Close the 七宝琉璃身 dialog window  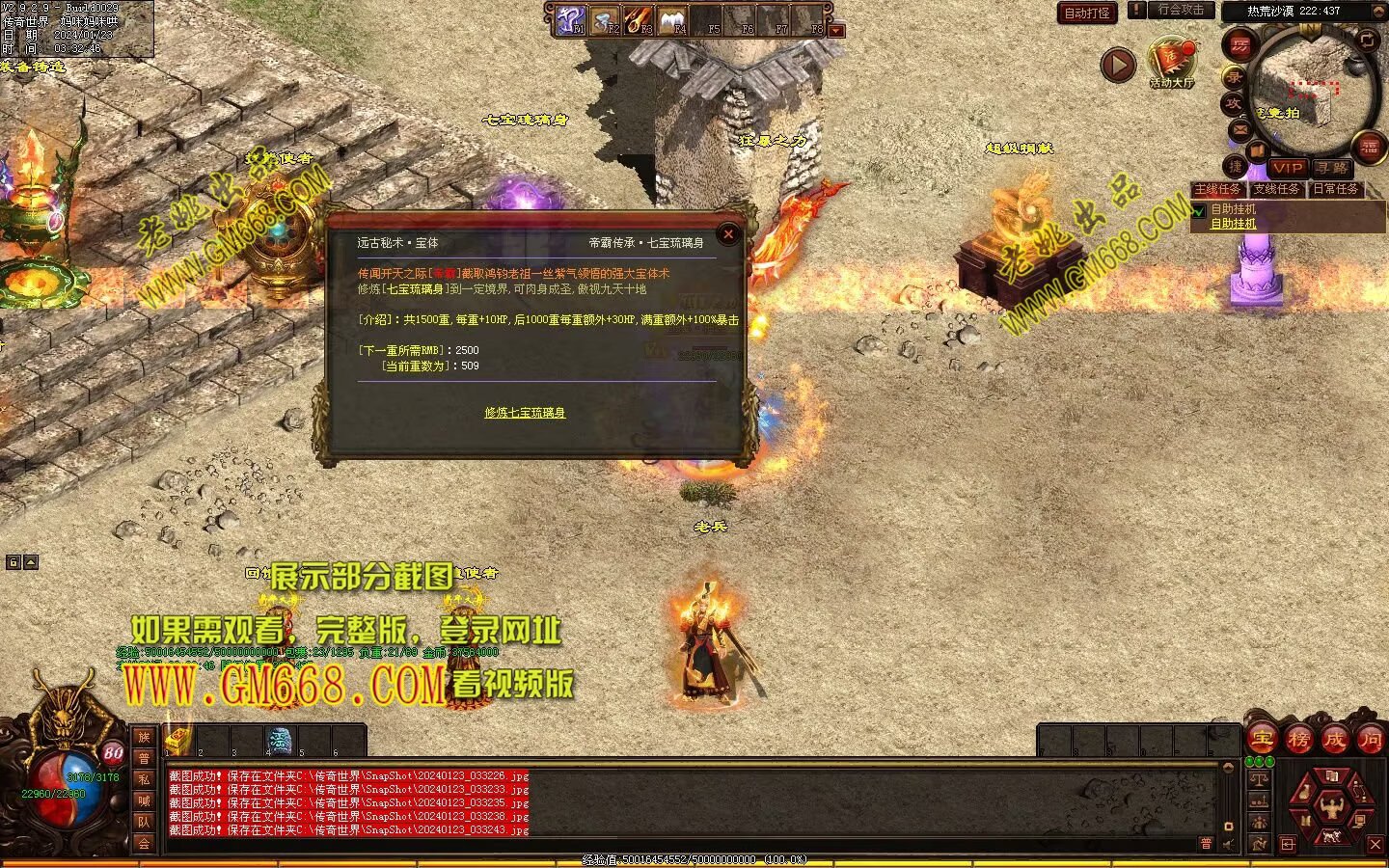pos(728,233)
